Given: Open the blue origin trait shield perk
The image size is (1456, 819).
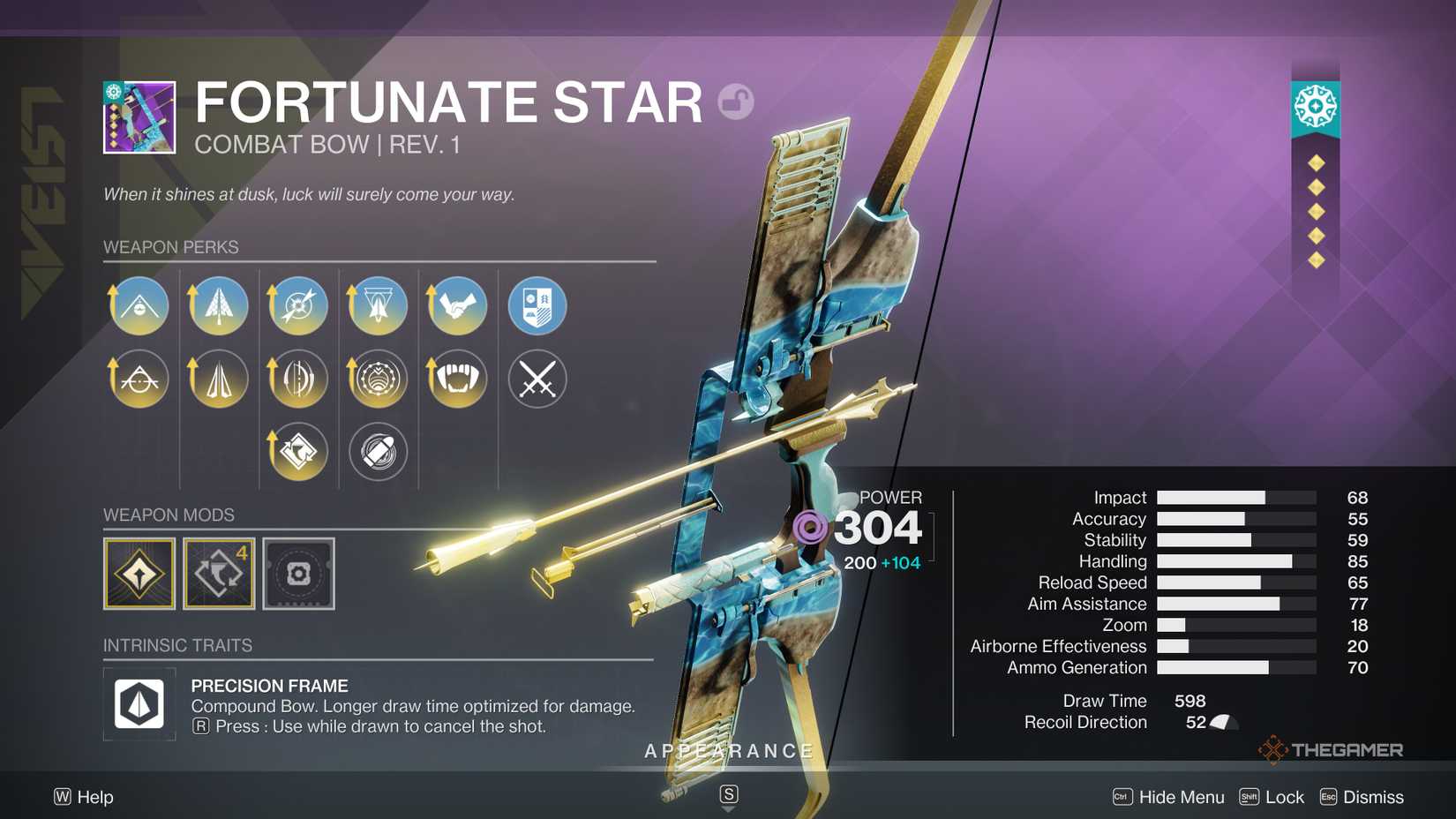Looking at the screenshot, I should point(538,305).
